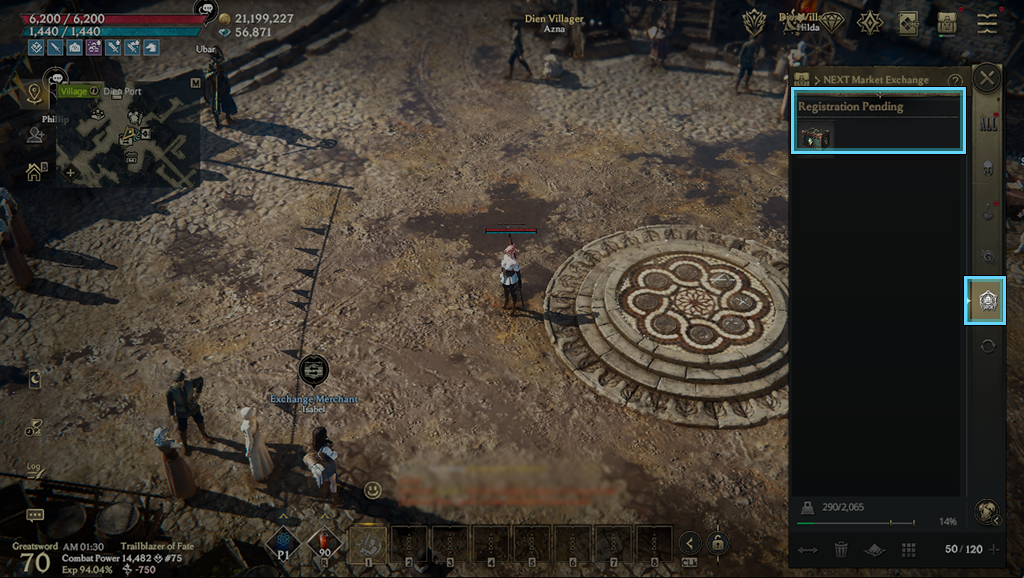This screenshot has width=1024, height=578.
Task: Click the map location pin icon
Action: [x=35, y=94]
